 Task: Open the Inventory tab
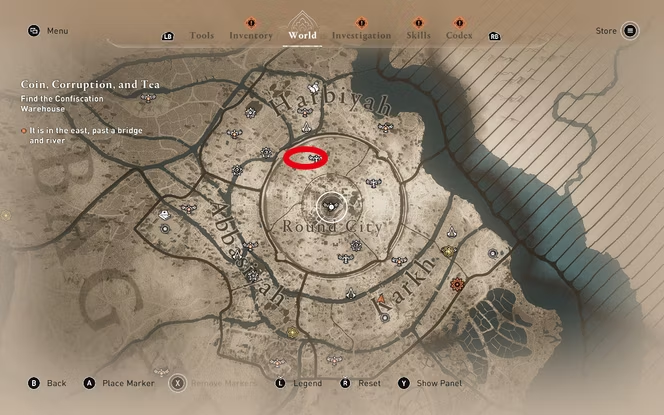[x=250, y=35]
